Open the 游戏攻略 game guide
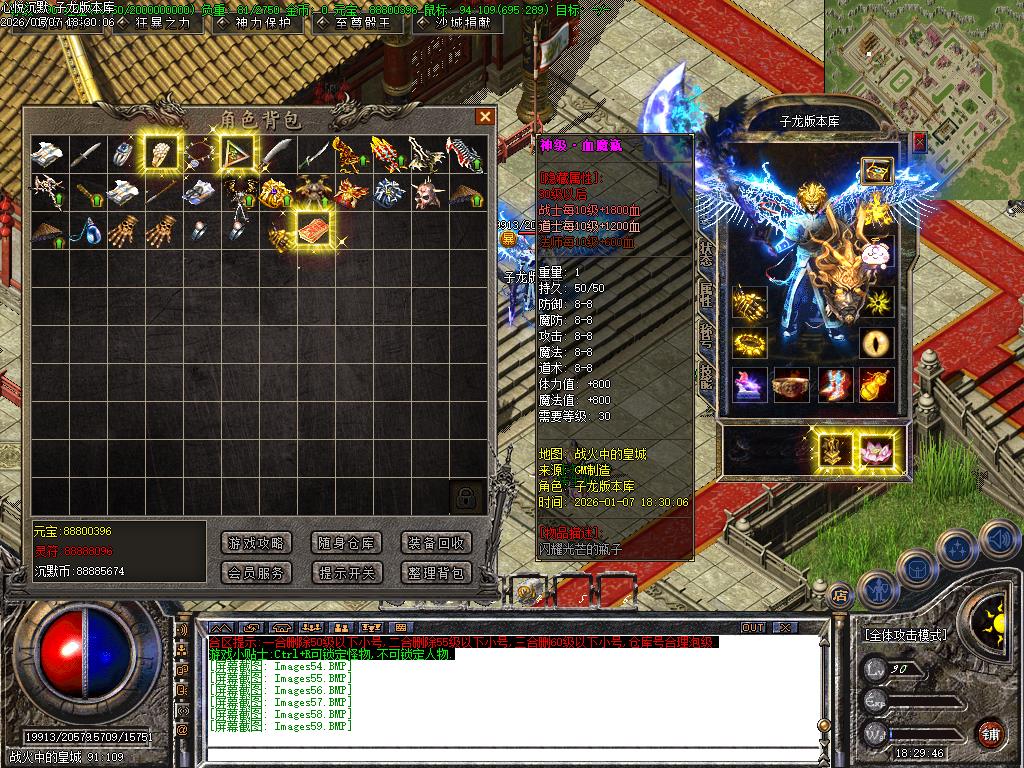Screen dimensions: 1024x768 [256, 543]
